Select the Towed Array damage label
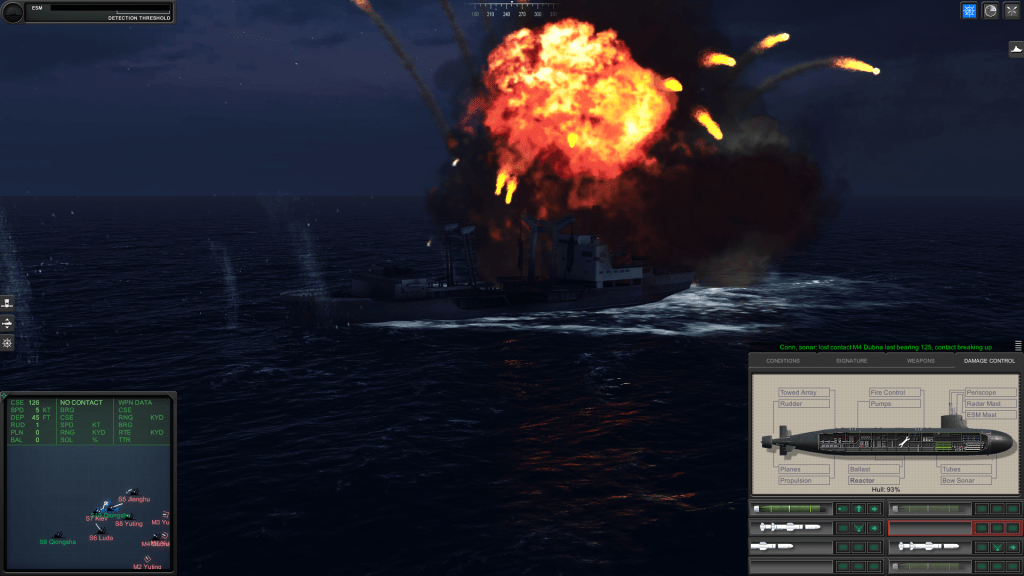The height and width of the screenshot is (576, 1024). (800, 393)
